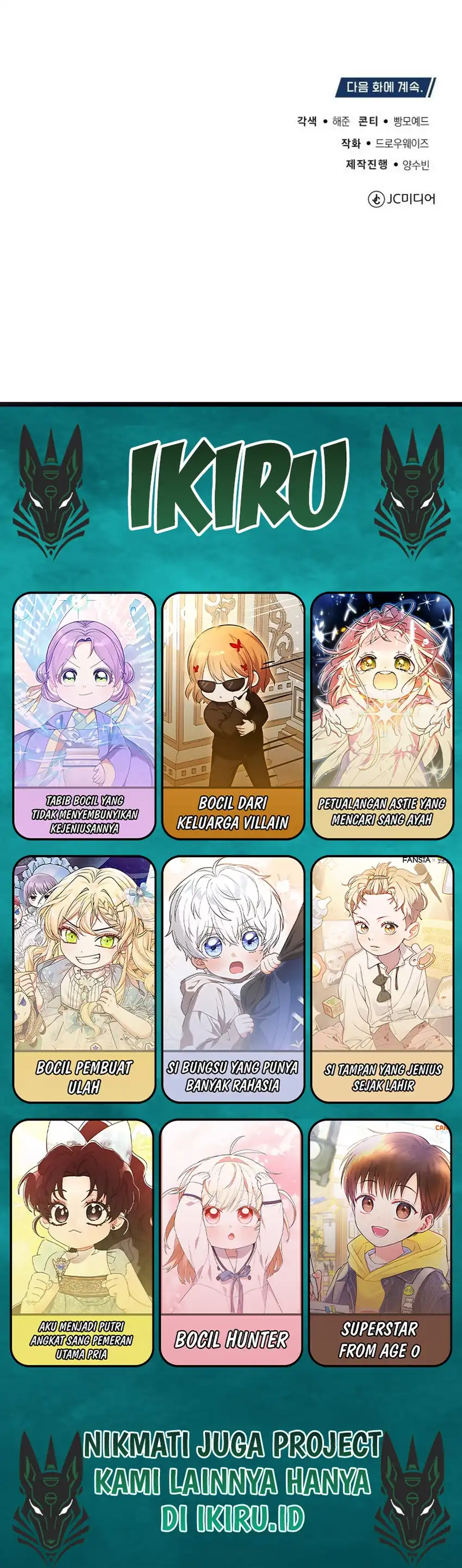Choose the Bocil Pembuat Ulah card
Image resolution: width=462 pixels, height=1568 pixels.
pos(84,979)
